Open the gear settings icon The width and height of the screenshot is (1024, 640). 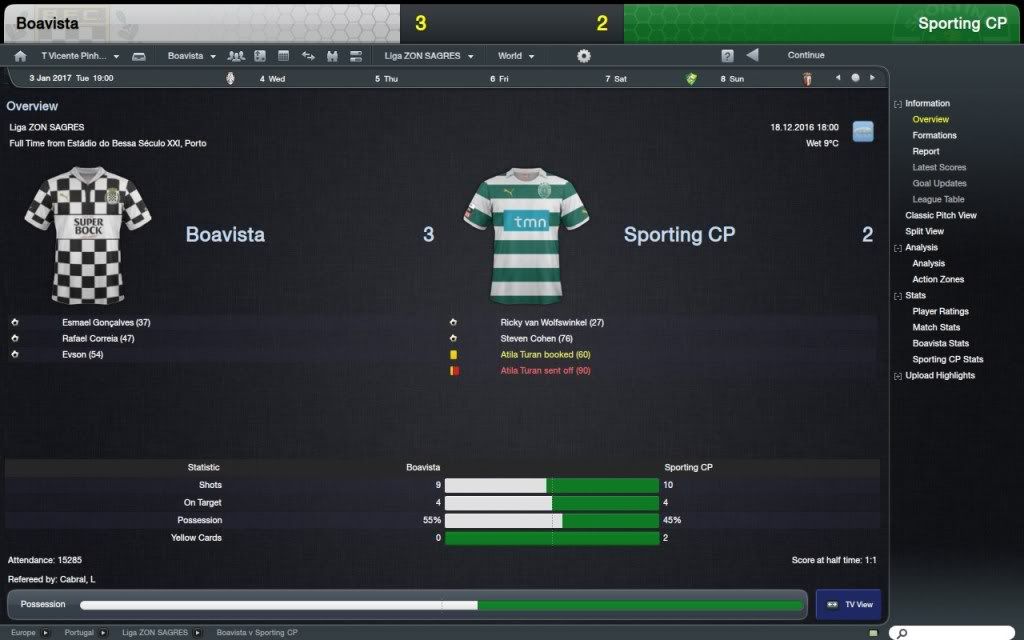(x=584, y=56)
